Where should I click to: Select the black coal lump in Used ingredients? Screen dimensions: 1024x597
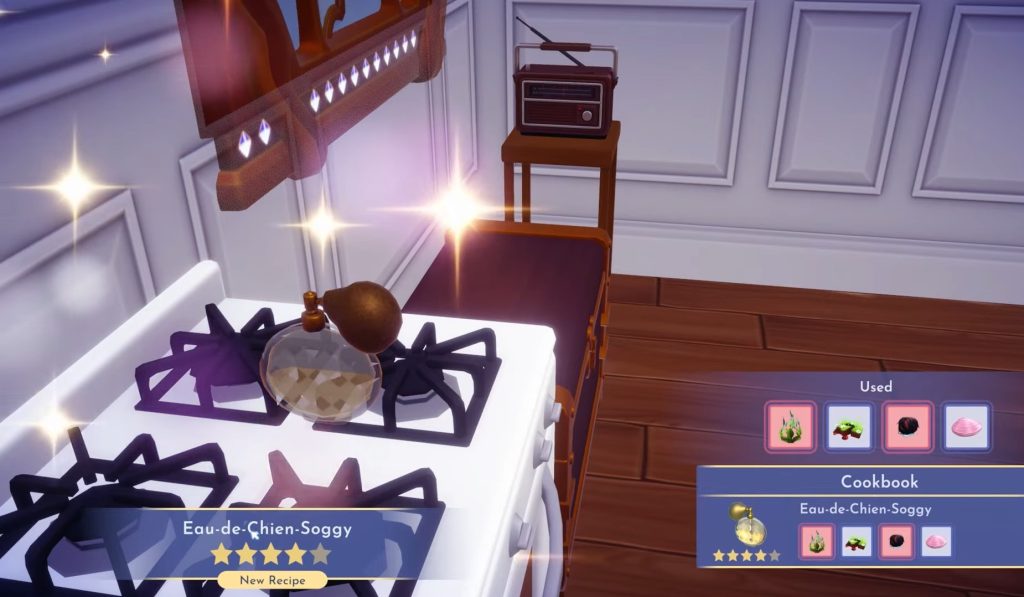tap(907, 427)
